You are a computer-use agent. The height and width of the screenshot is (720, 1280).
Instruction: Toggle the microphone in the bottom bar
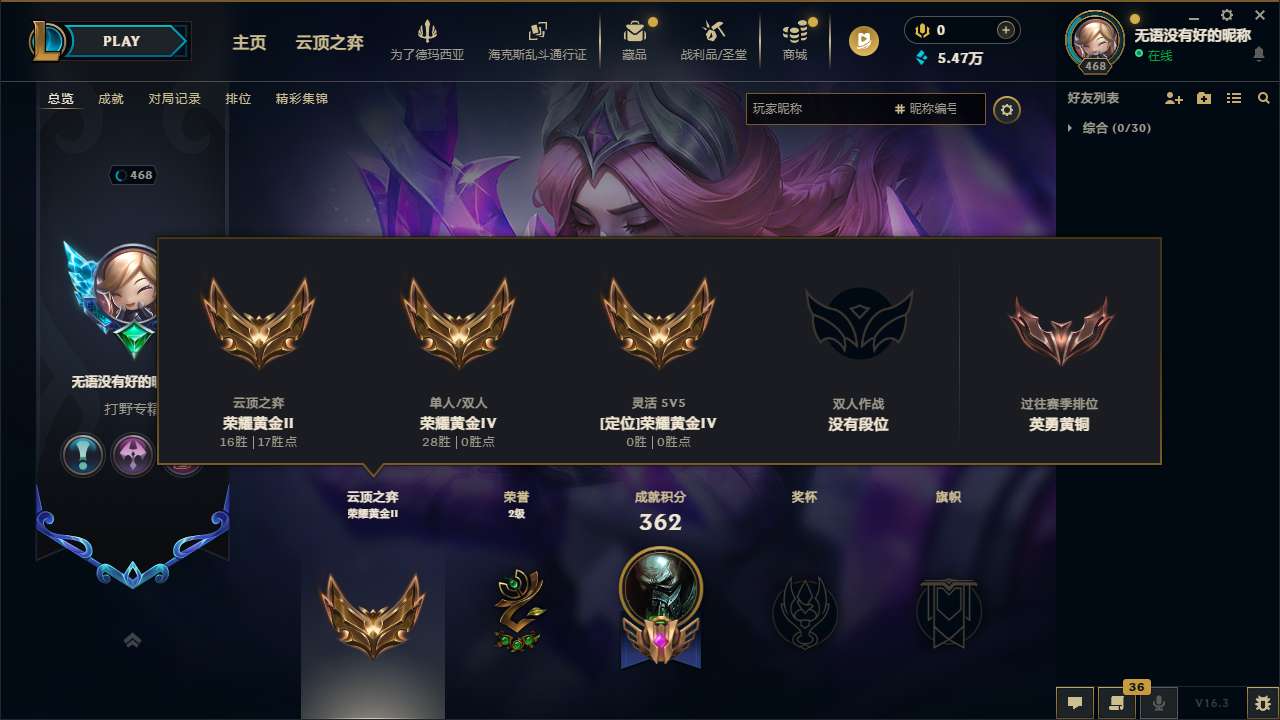tap(1159, 703)
